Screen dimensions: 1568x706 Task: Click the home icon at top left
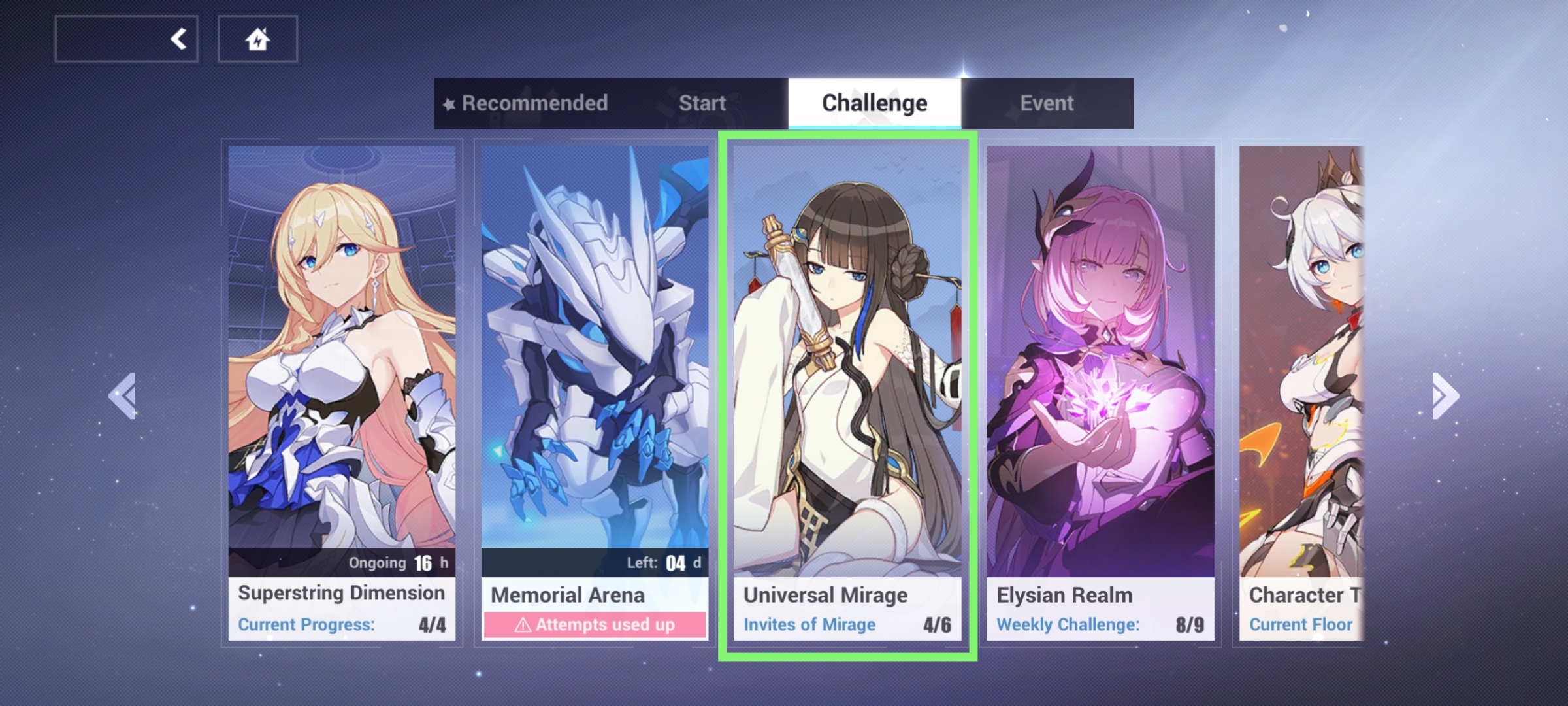click(x=257, y=38)
